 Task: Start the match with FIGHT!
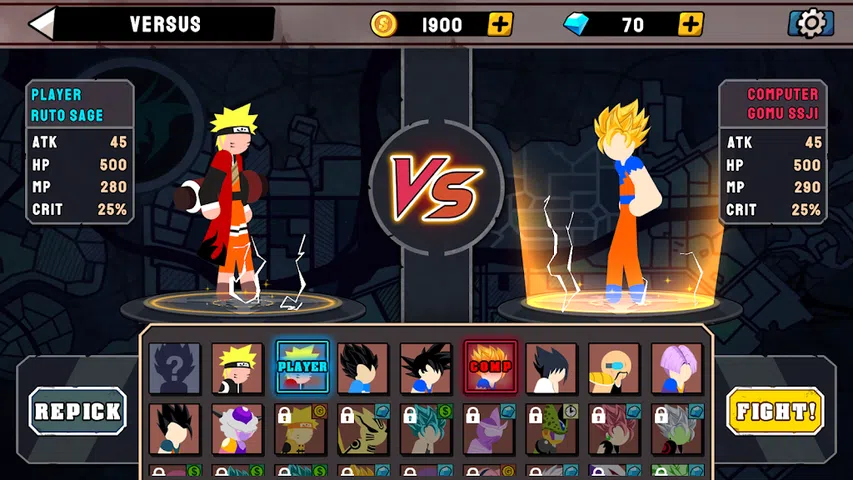(x=775, y=410)
